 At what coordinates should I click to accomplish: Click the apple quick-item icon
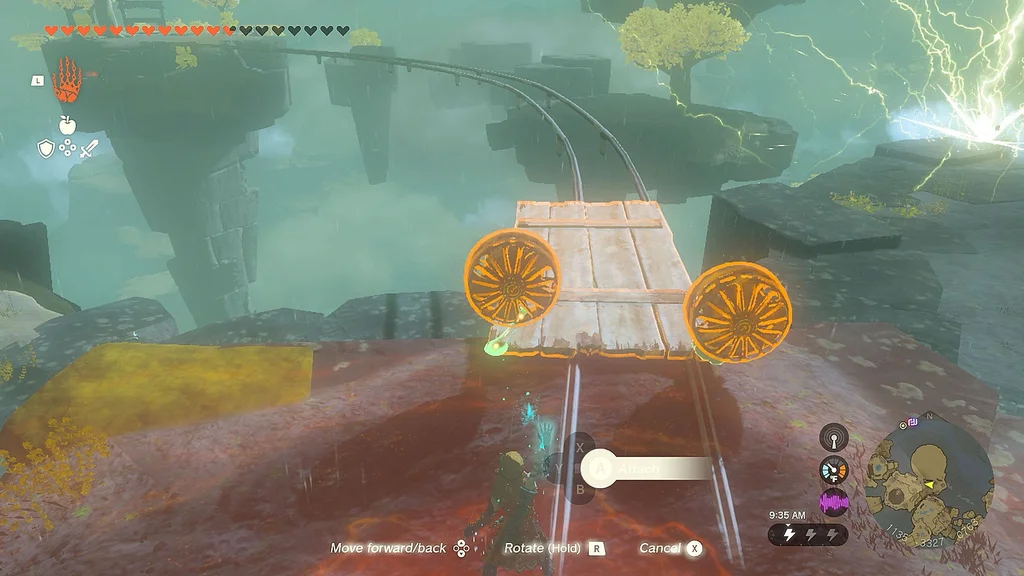pos(67,124)
